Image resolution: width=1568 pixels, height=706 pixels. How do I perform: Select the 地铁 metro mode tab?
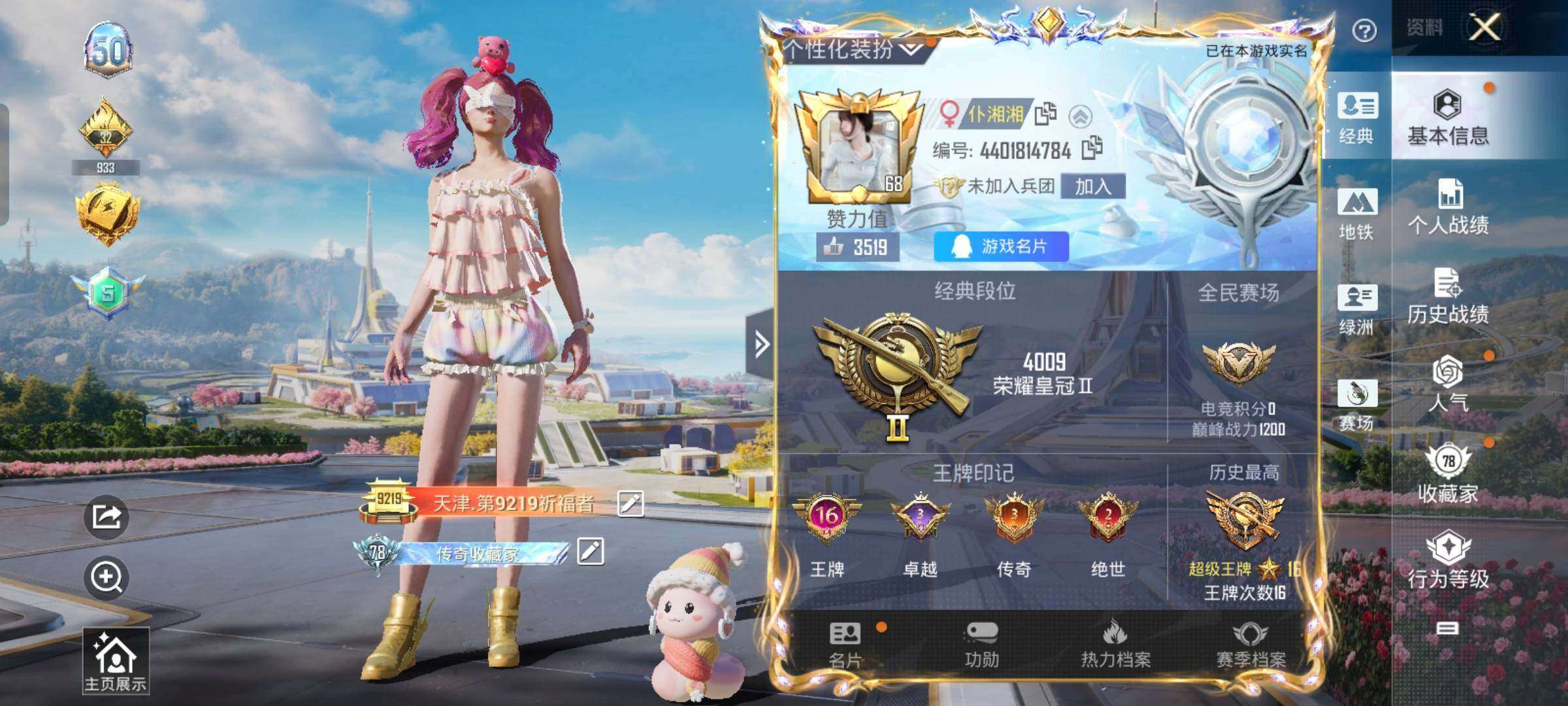1357,214
